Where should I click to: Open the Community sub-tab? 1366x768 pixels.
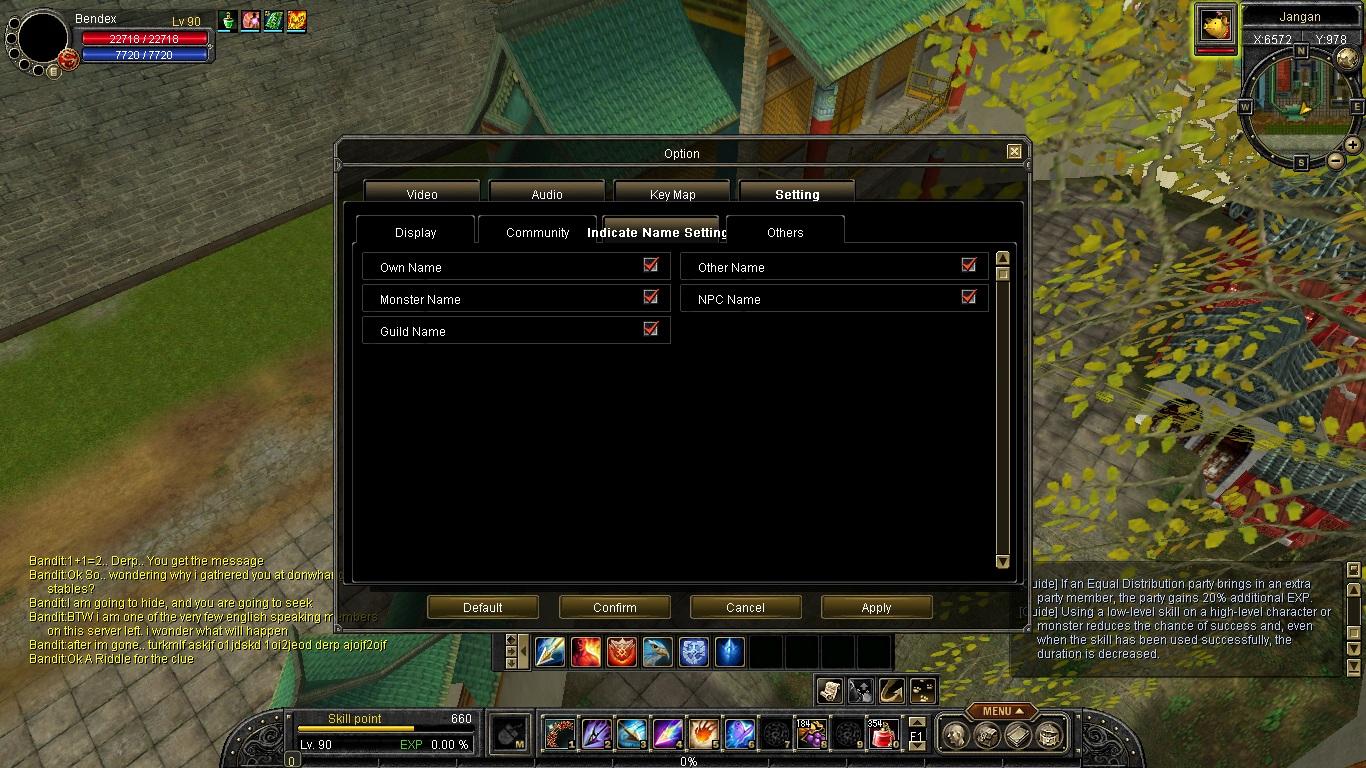pos(537,232)
